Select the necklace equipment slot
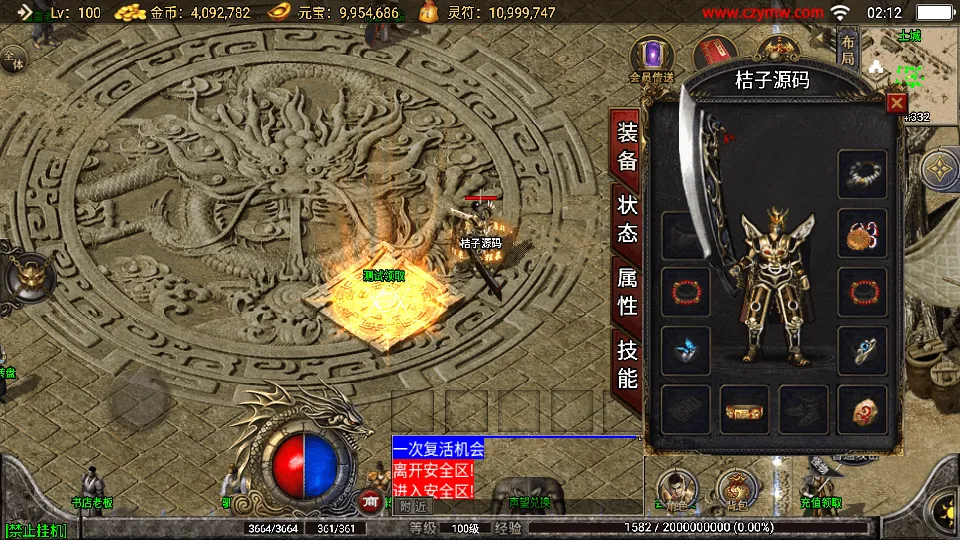Image resolution: width=960 pixels, height=540 pixels. click(862, 175)
